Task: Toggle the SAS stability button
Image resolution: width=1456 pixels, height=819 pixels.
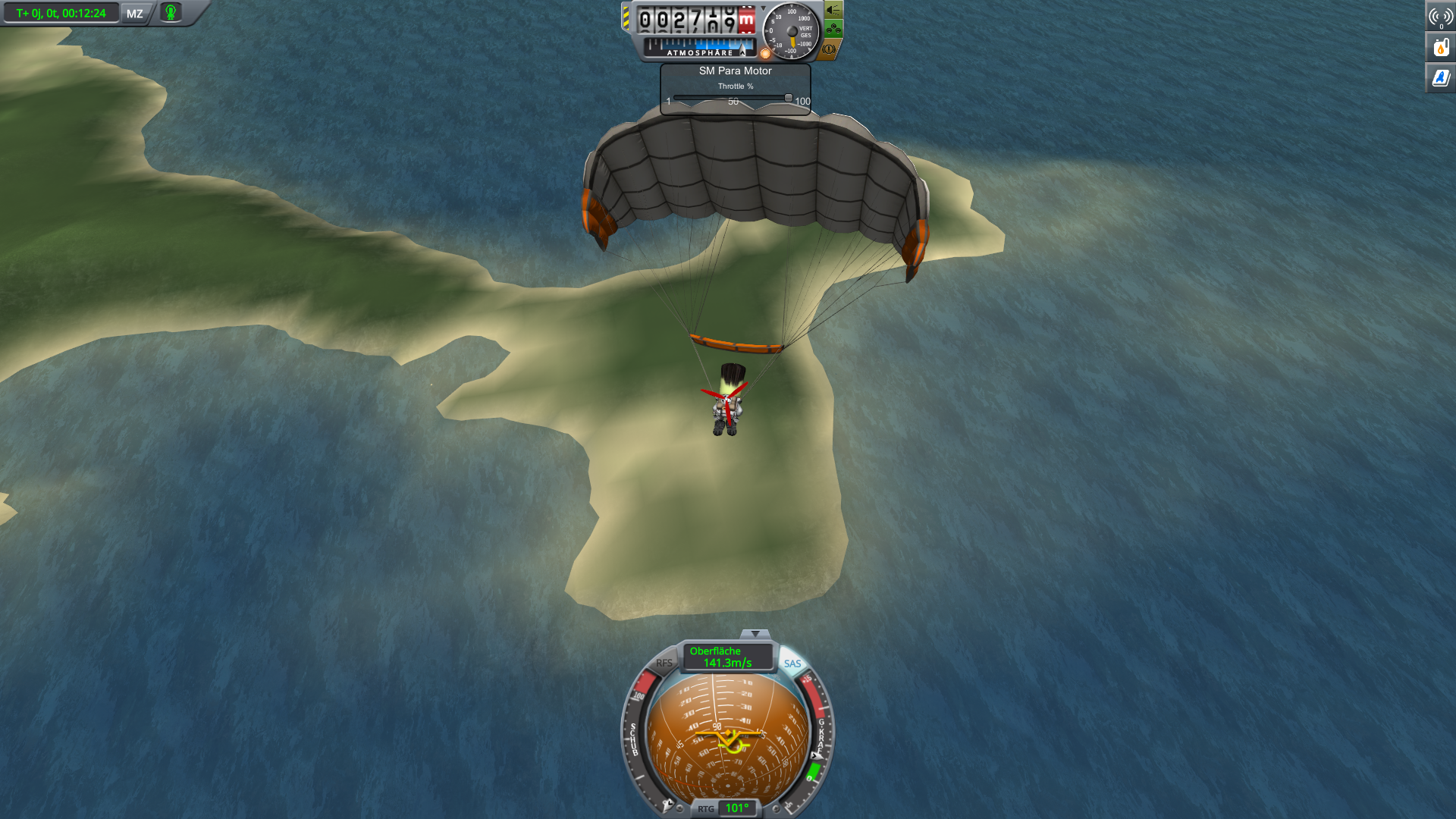Action: 792,664
